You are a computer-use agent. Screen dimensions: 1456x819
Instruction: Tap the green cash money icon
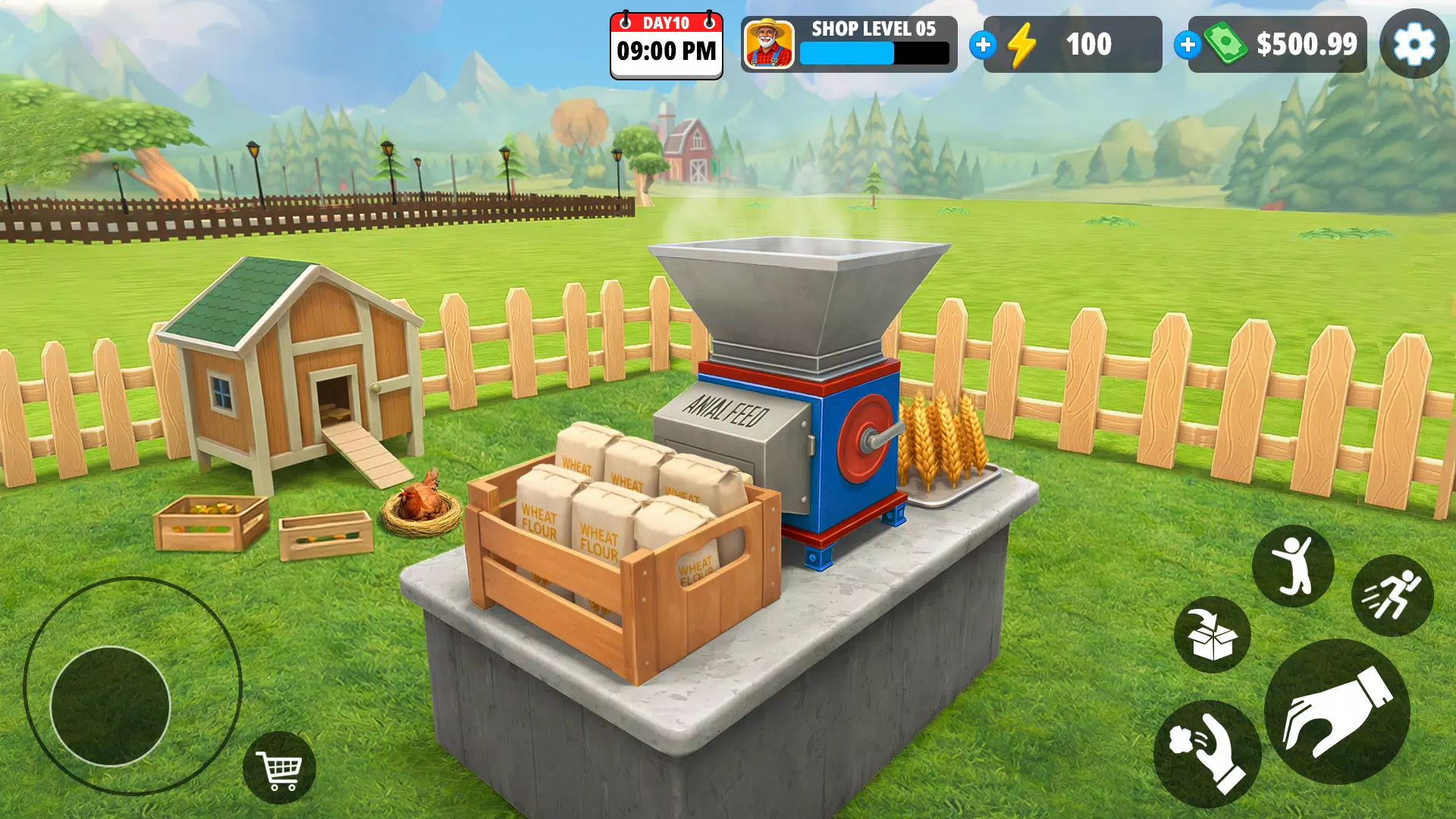tap(1225, 44)
